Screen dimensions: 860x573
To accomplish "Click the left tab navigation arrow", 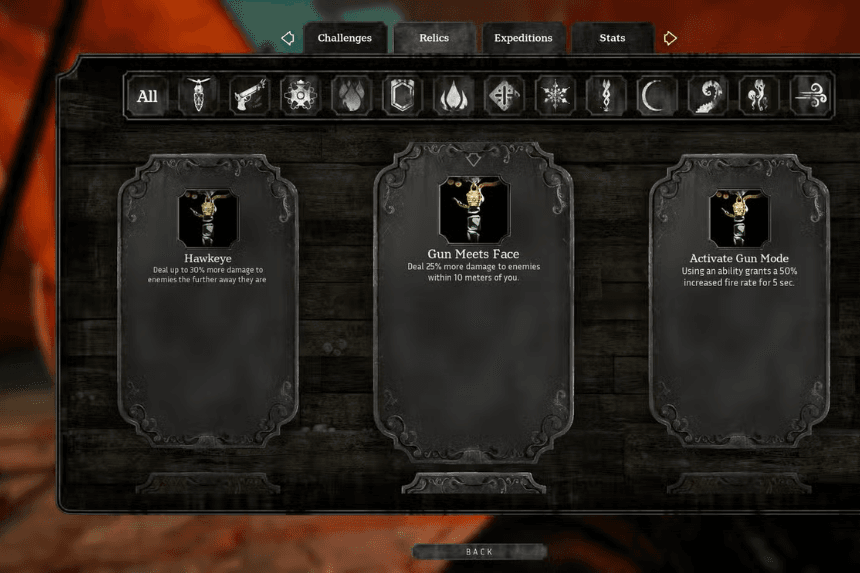I will point(288,38).
